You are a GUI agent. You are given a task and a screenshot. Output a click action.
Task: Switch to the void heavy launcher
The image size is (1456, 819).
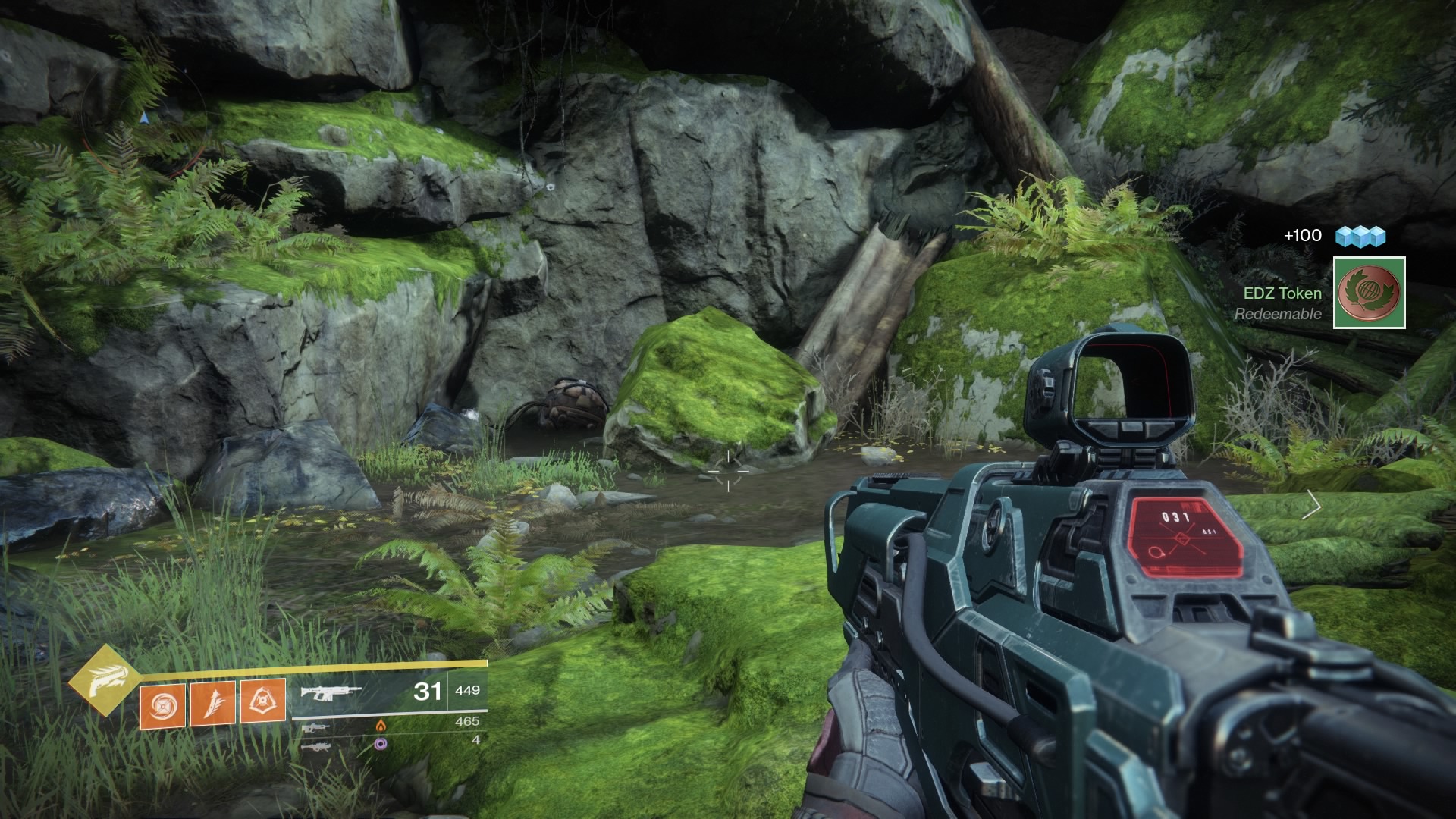coord(315,746)
